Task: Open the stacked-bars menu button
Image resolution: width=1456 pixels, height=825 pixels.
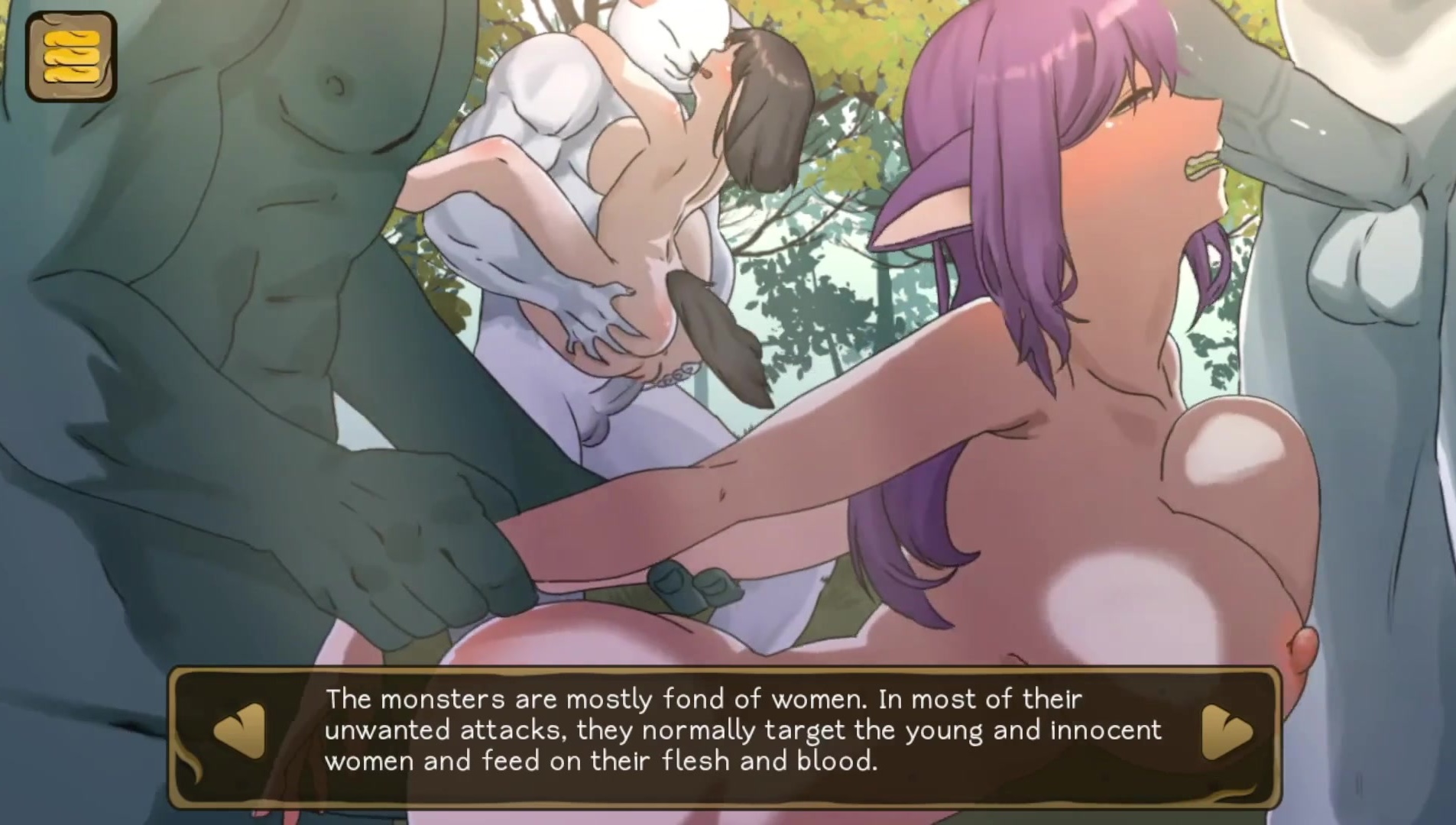Action: (71, 57)
